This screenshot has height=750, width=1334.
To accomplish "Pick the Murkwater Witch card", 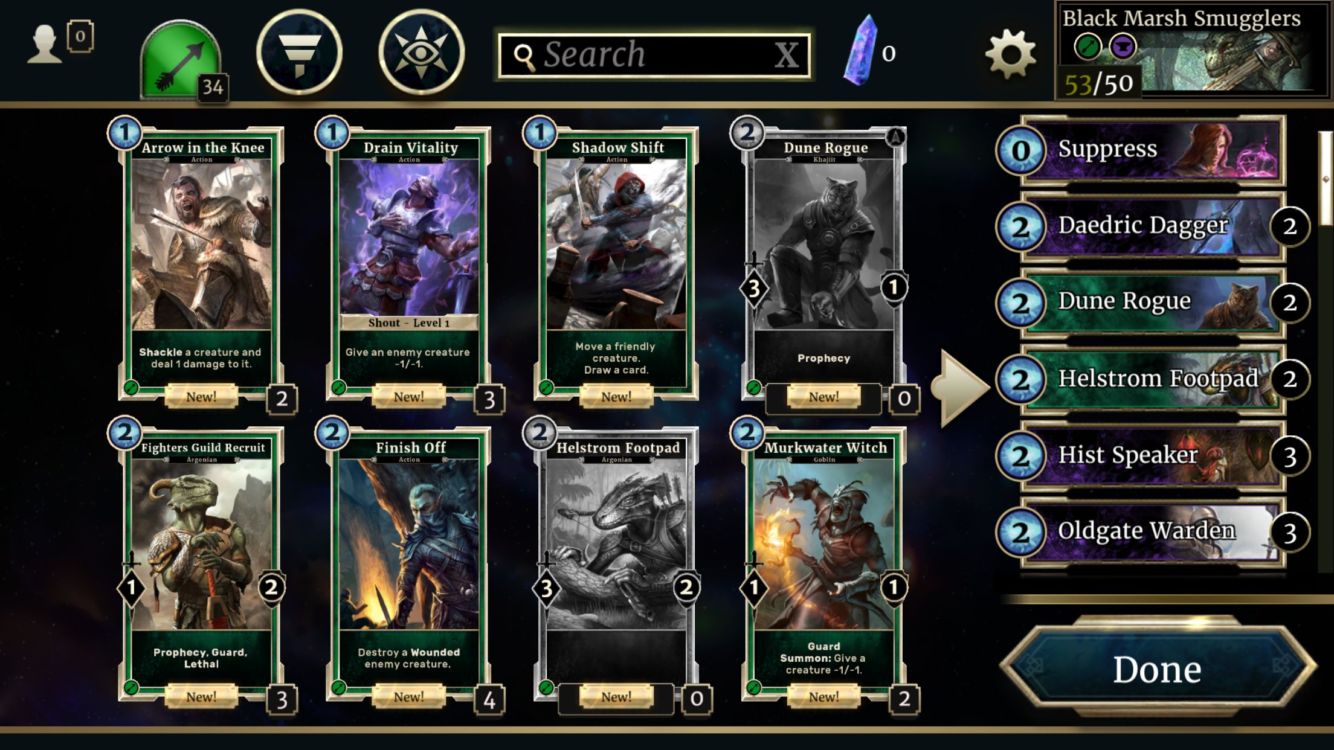I will point(823,560).
